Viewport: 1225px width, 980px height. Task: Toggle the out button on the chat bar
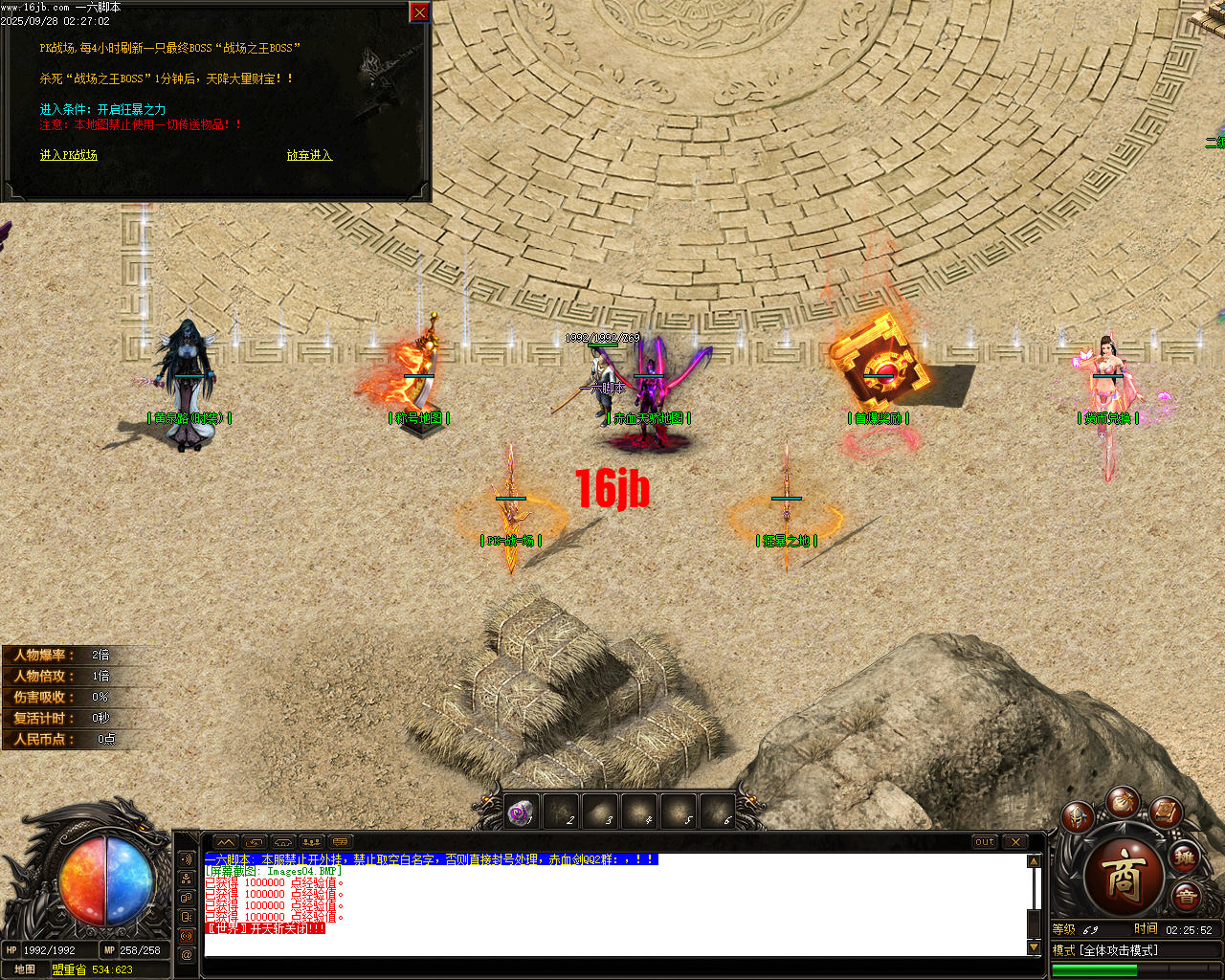(x=984, y=842)
